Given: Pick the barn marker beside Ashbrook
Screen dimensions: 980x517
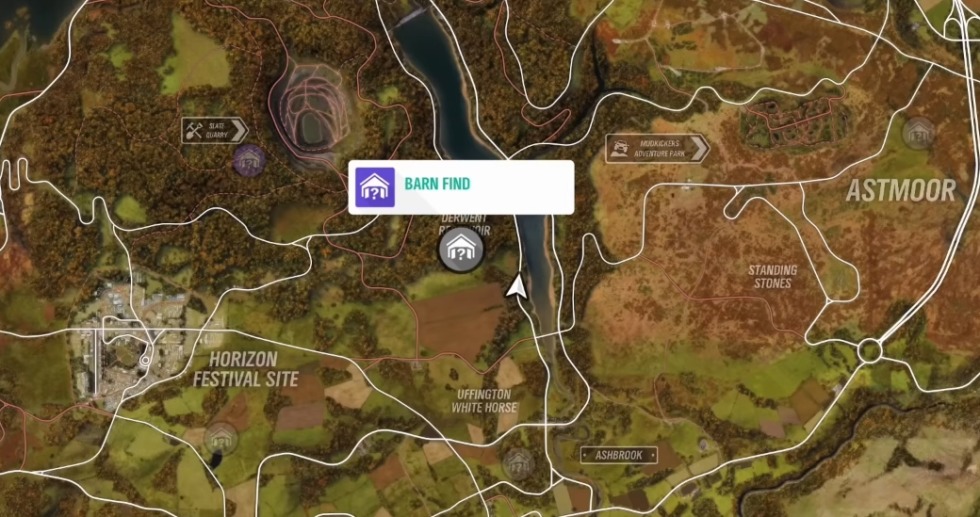Looking at the screenshot, I should (x=518, y=463).
